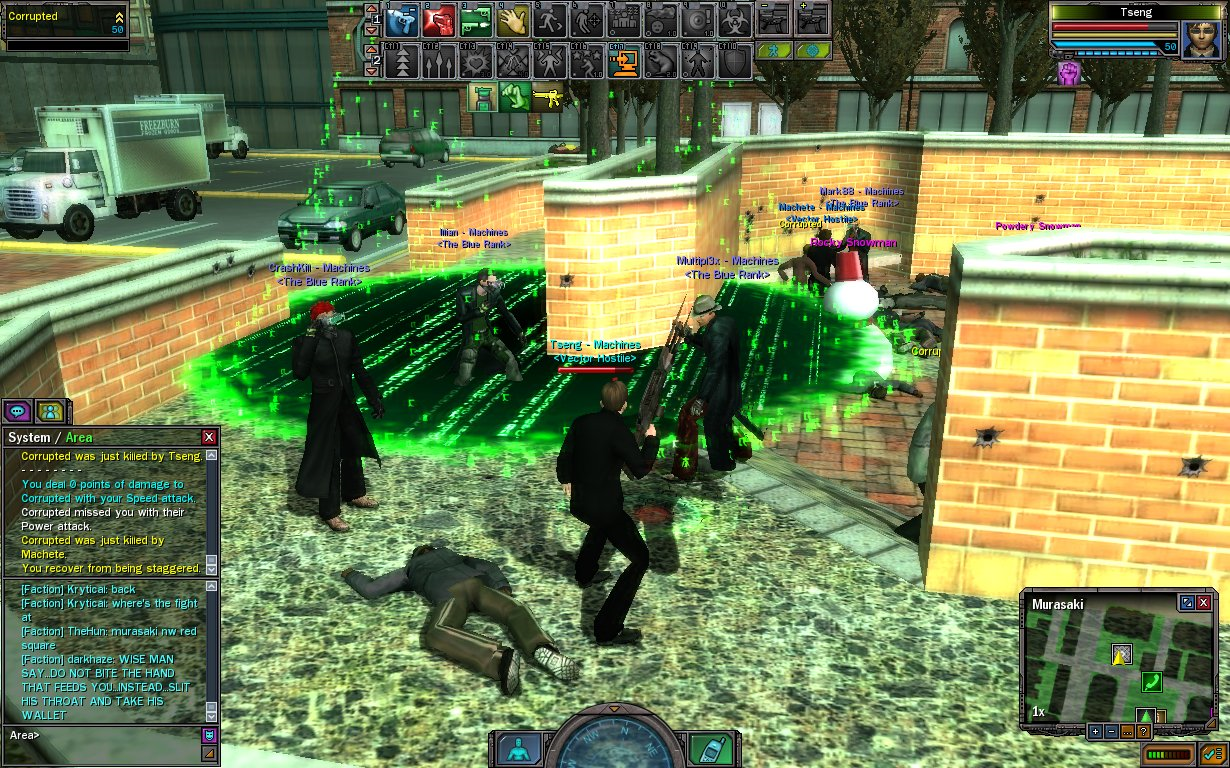The height and width of the screenshot is (768, 1230).
Task: Close the Murasaki minimap window
Action: 1204,603
